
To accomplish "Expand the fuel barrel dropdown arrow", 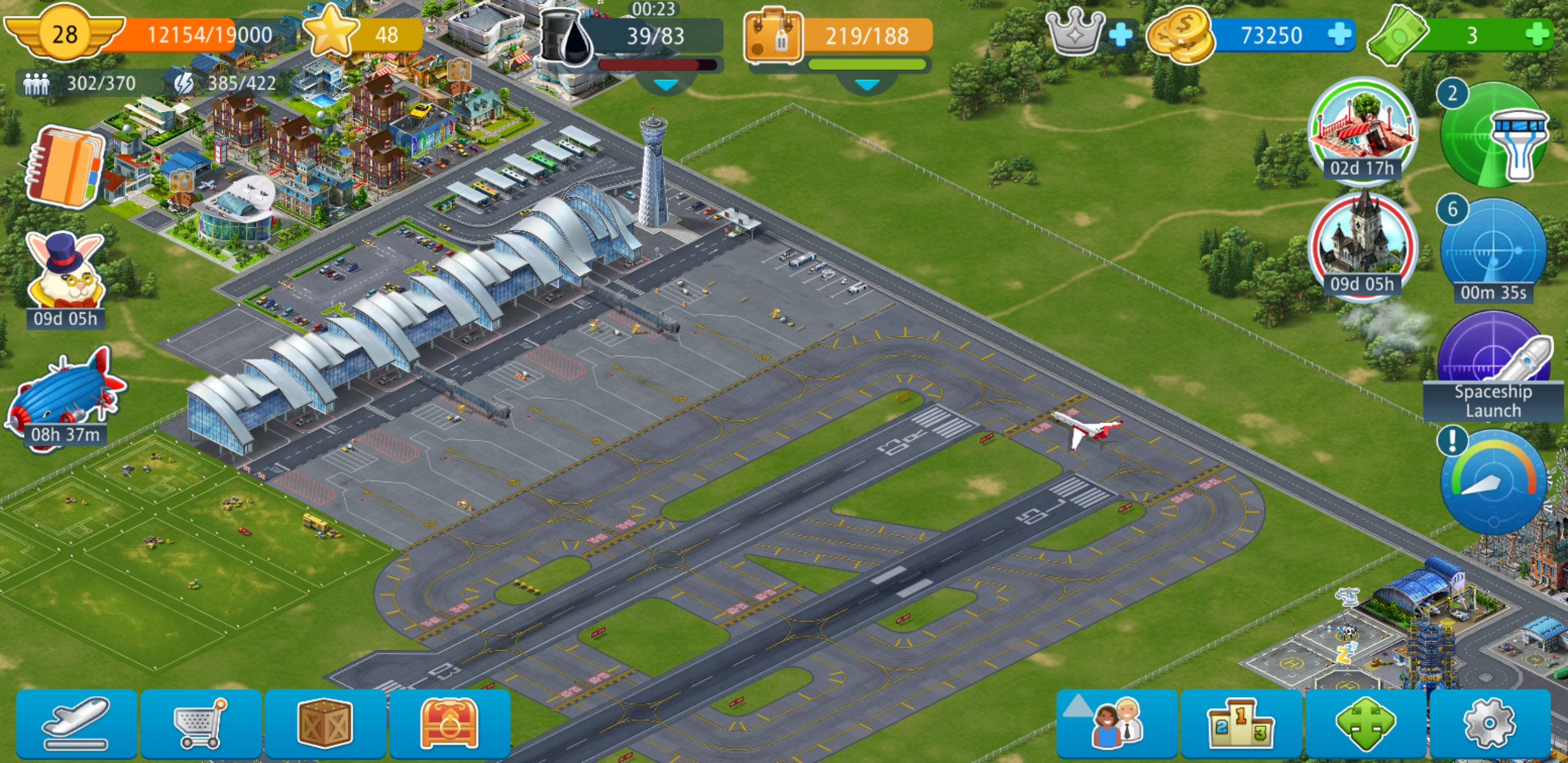I will [665, 85].
